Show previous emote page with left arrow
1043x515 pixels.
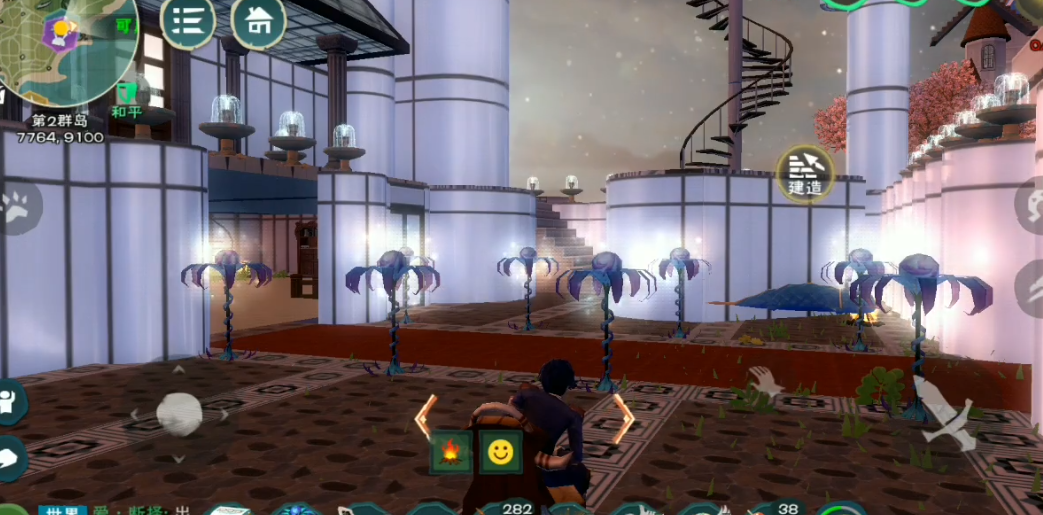tap(425, 417)
